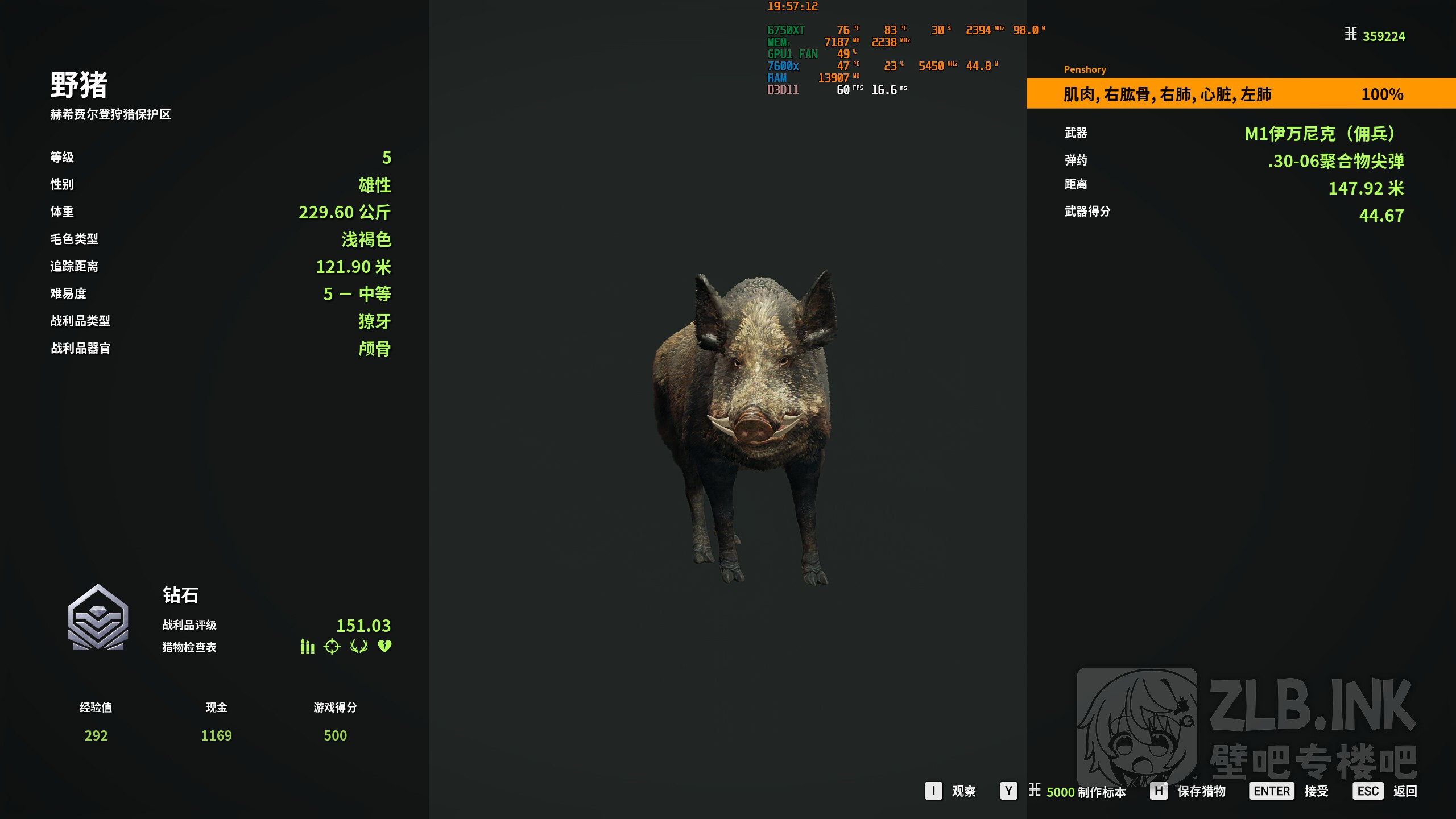Click the trophy organ harvest check icon
Screen dimensions: 1456x819
[x=359, y=647]
